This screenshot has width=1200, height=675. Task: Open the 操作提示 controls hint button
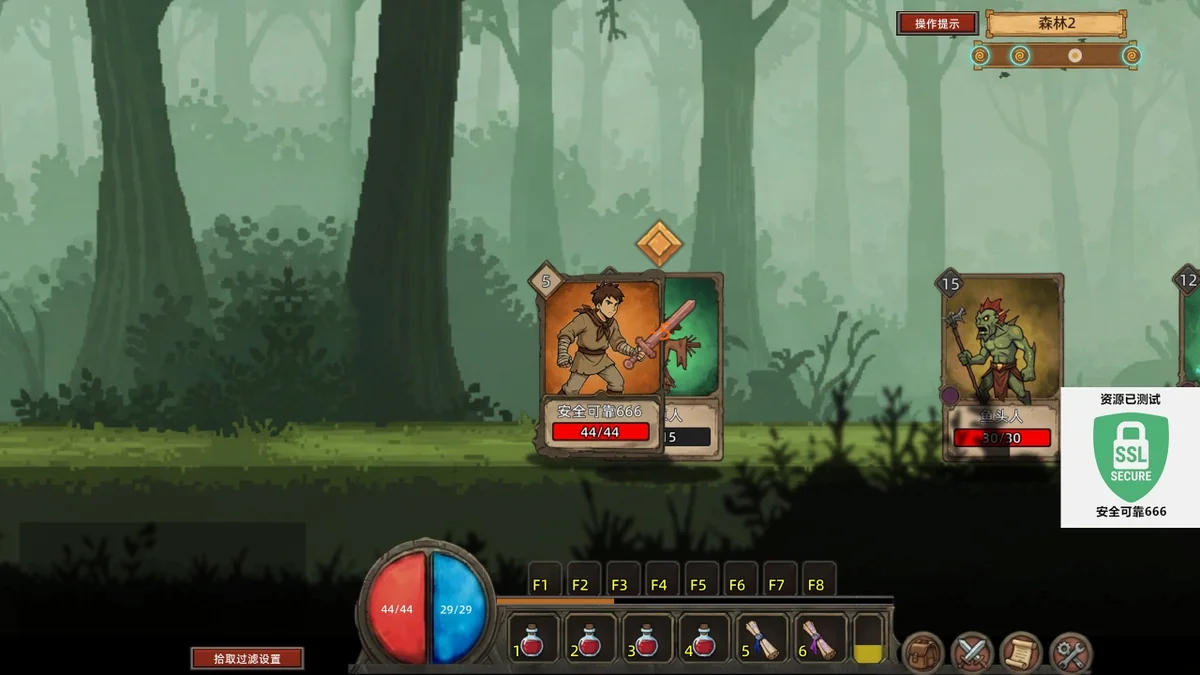(x=936, y=23)
